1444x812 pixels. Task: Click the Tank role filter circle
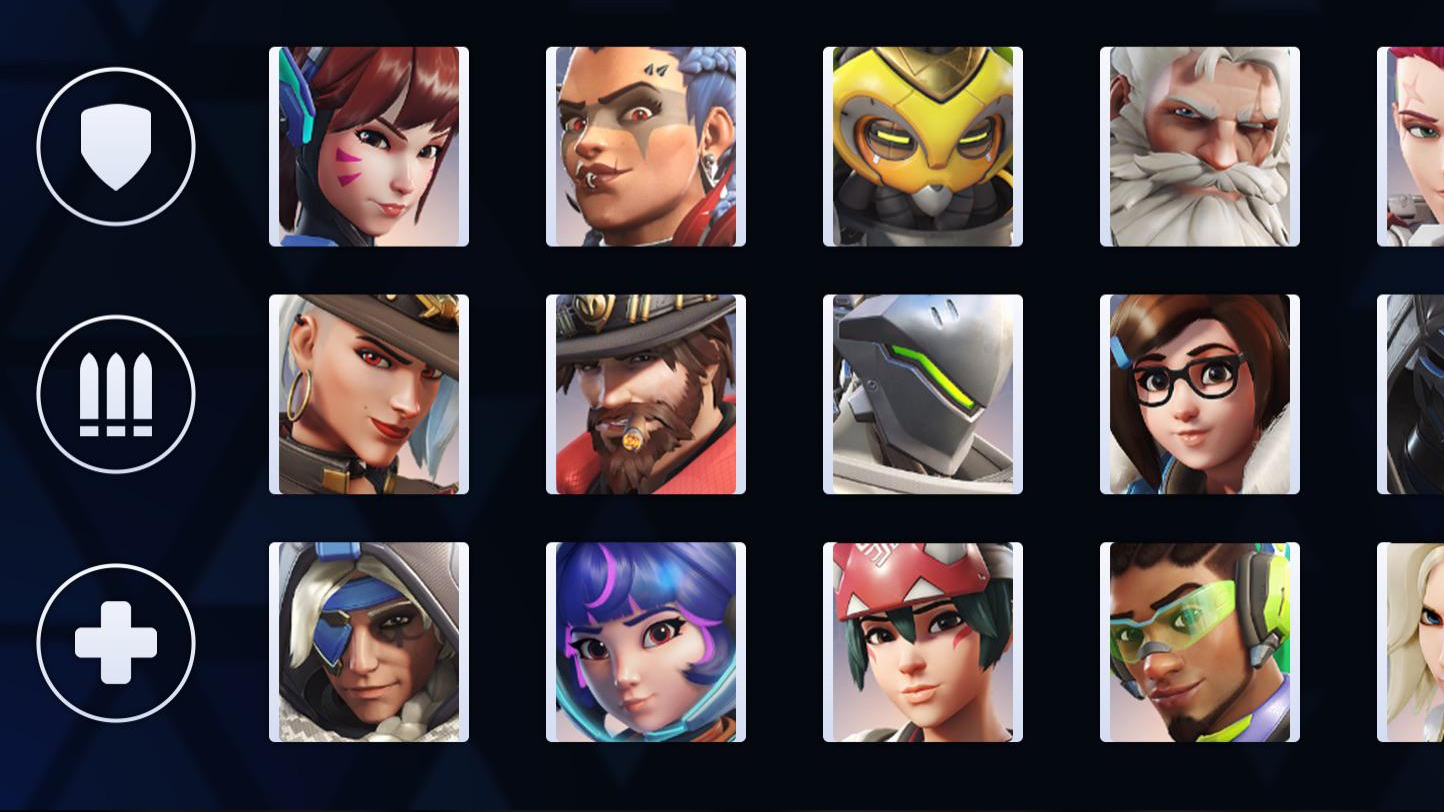[x=116, y=146]
